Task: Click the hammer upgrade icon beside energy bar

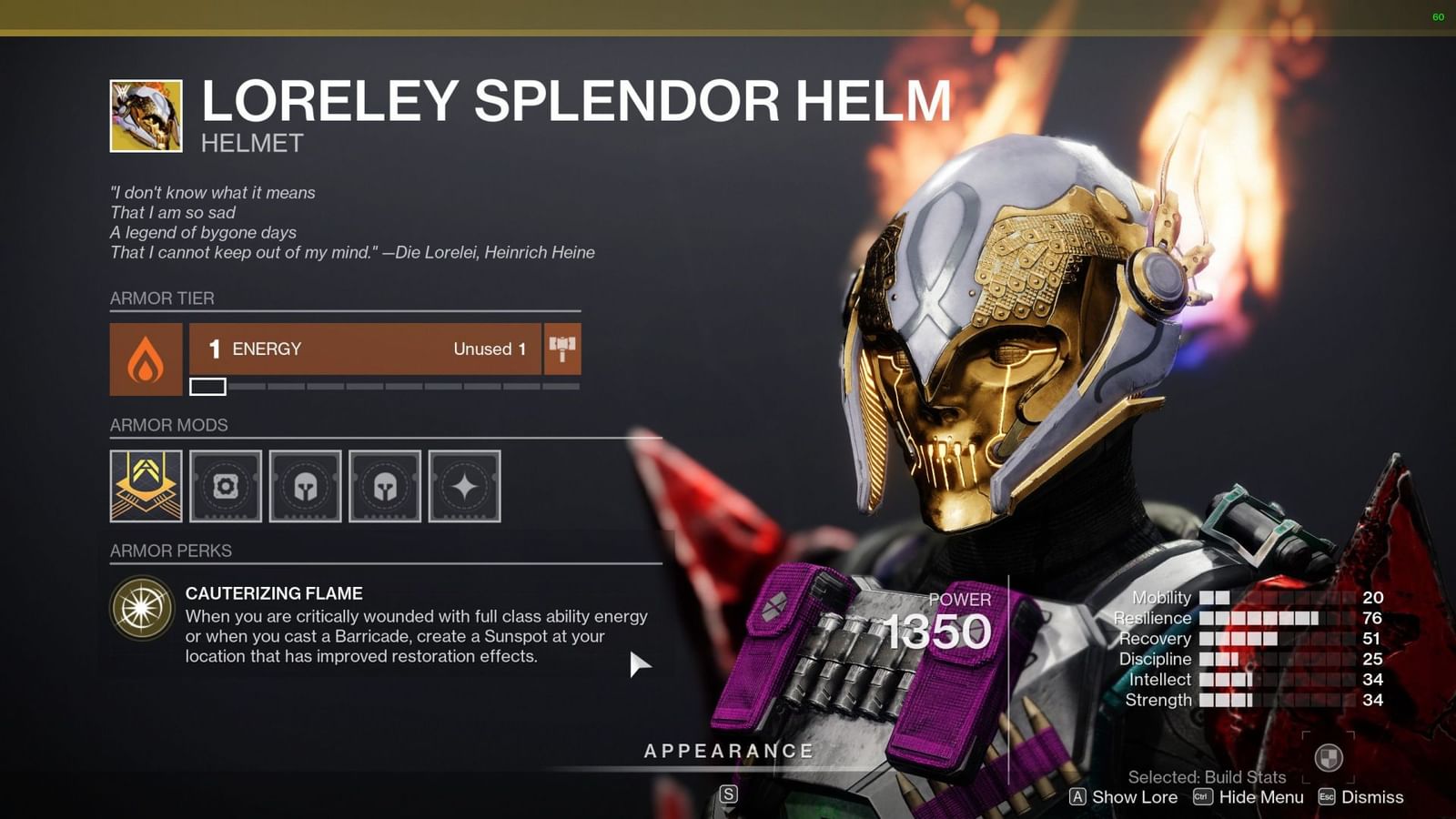Action: point(562,348)
